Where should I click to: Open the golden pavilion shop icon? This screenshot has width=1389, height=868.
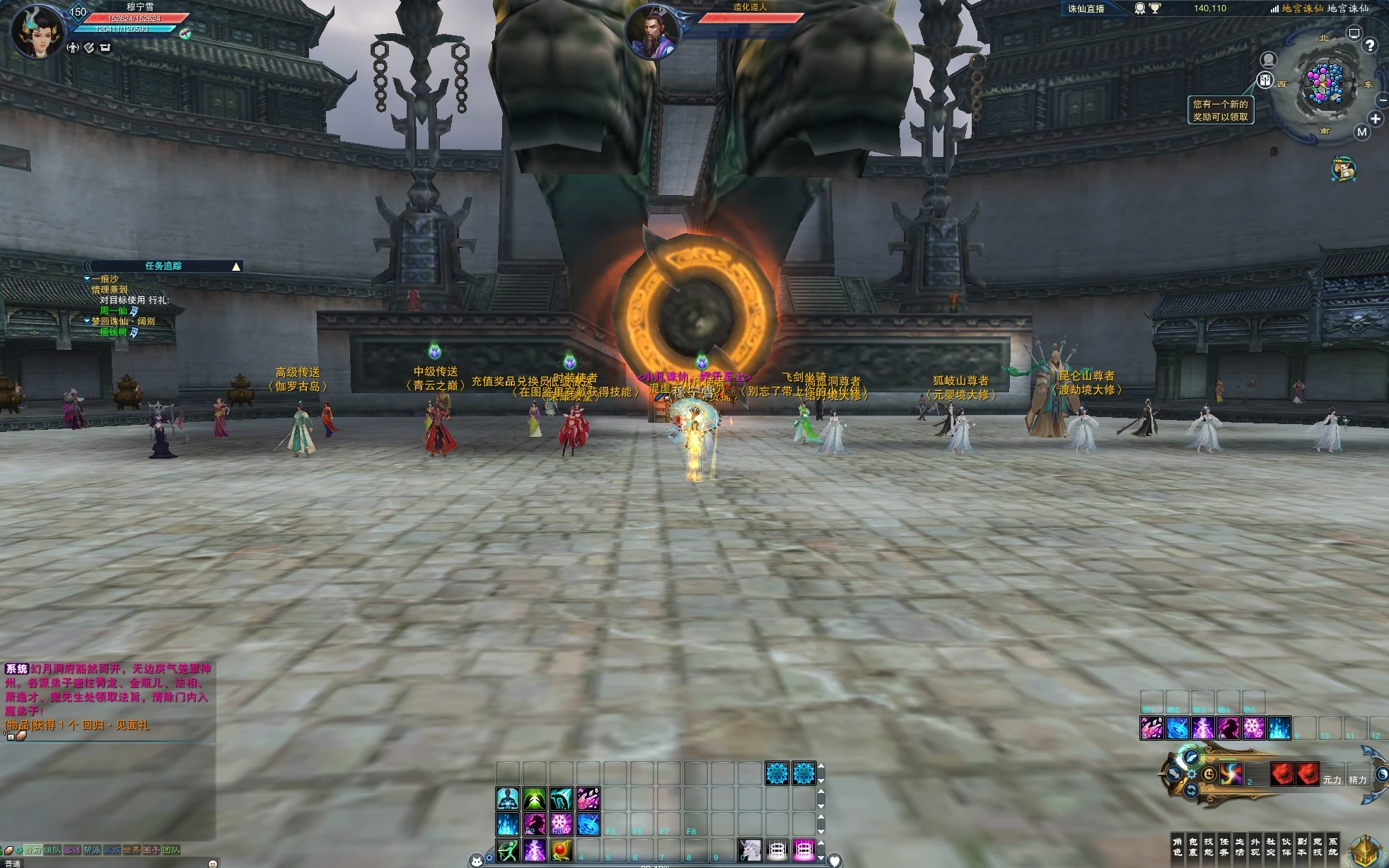(x=1365, y=850)
